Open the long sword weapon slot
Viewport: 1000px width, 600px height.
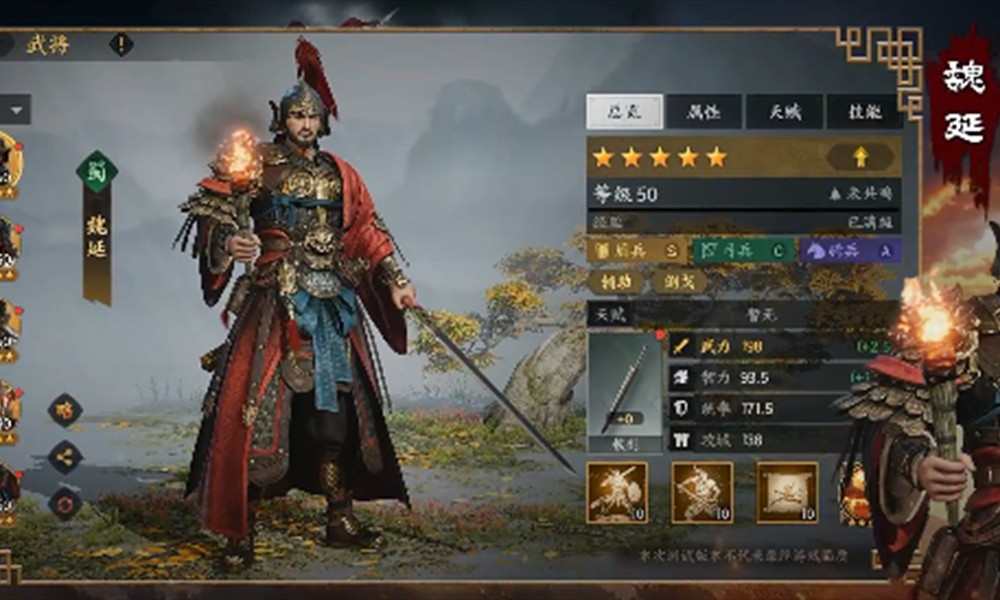(625, 390)
